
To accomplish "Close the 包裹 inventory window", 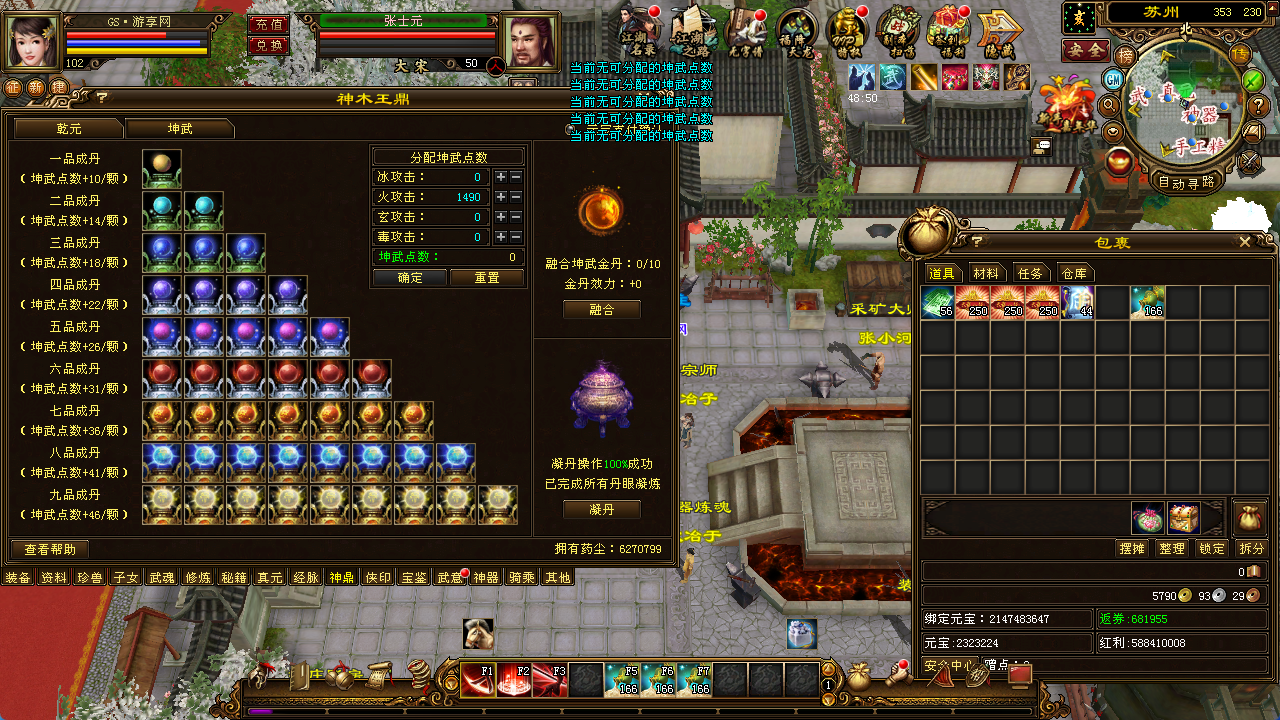I will pyautogui.click(x=1245, y=242).
